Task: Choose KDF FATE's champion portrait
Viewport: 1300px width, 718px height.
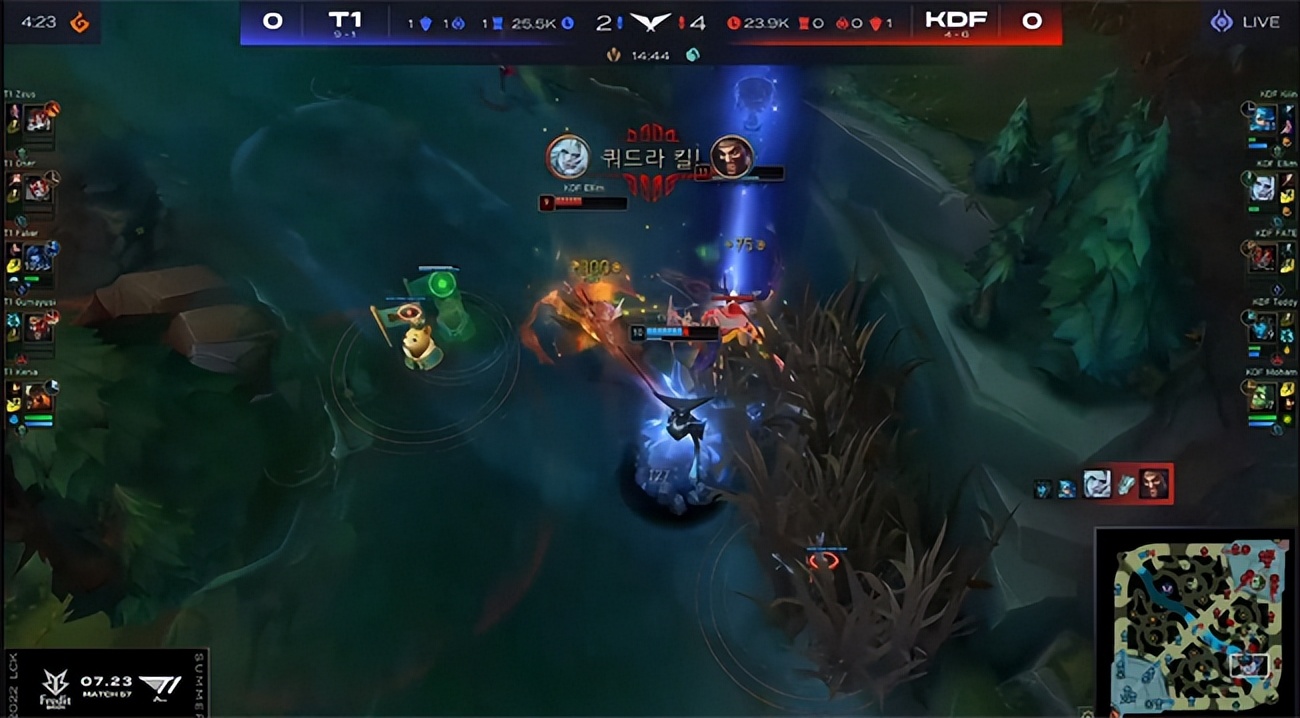Action: point(1263,257)
